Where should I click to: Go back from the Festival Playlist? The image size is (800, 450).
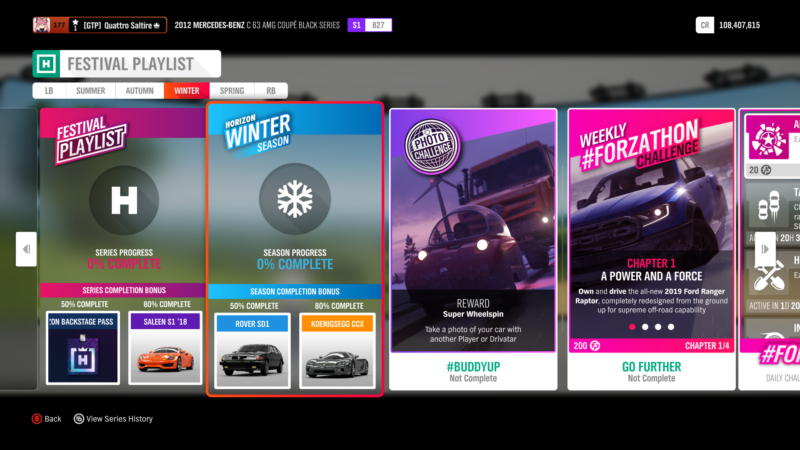coord(45,419)
